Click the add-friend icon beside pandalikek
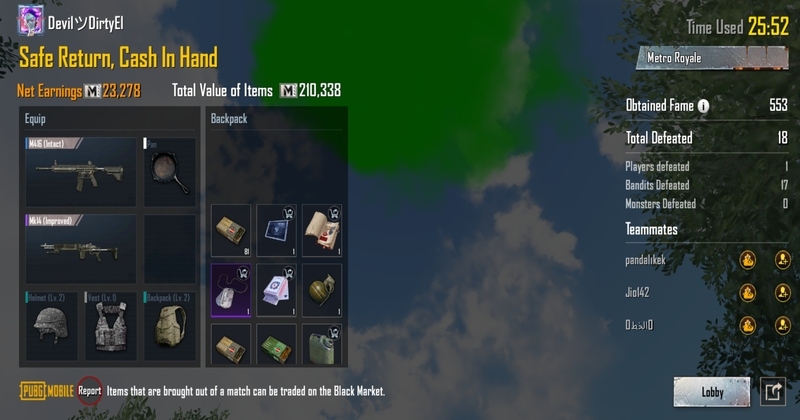Screen dimensions: 800x420 point(782,260)
